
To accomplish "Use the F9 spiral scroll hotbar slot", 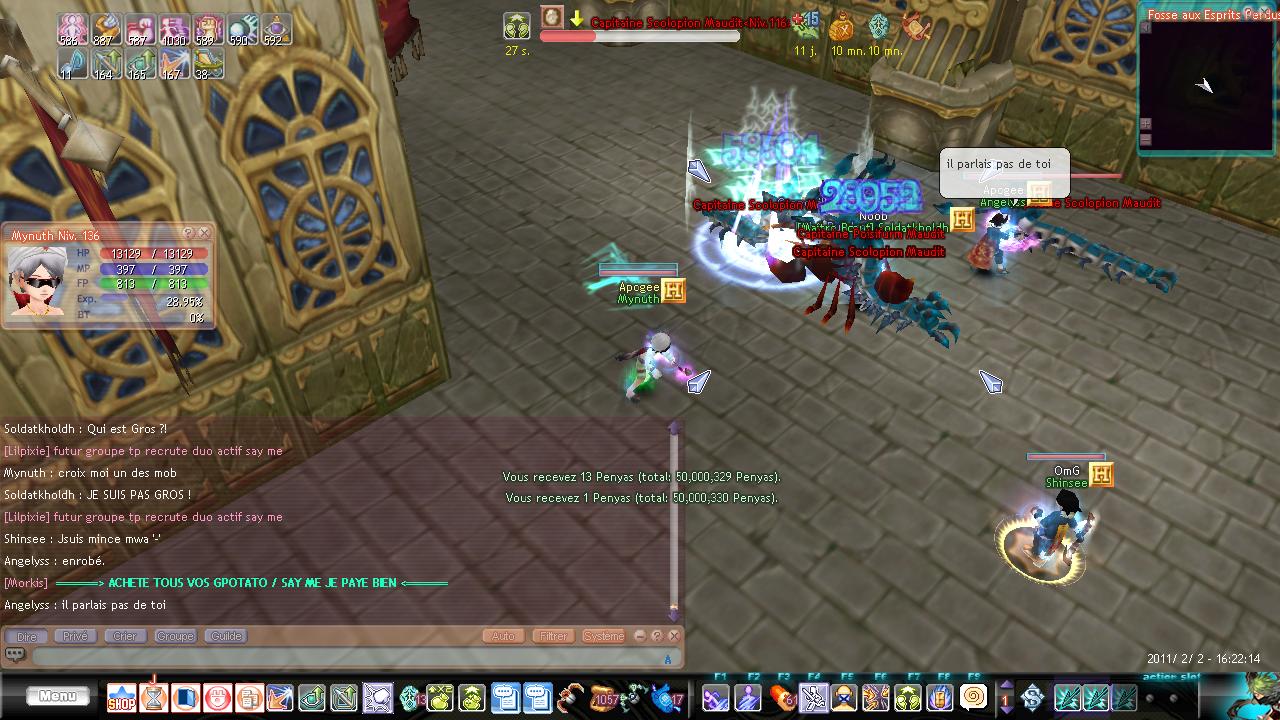I will [973, 697].
